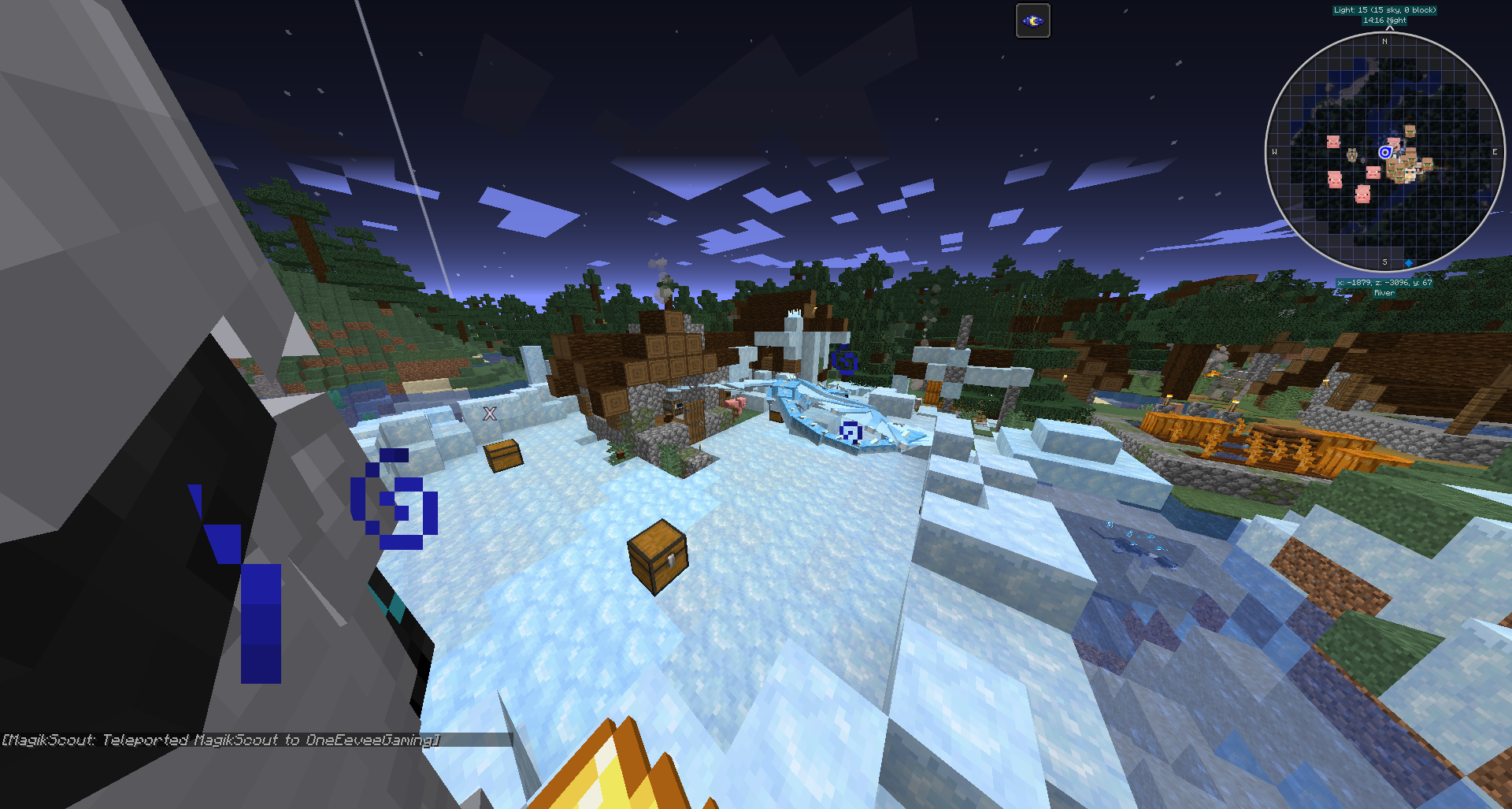Select a villager face icon on the minimap

1410,130
